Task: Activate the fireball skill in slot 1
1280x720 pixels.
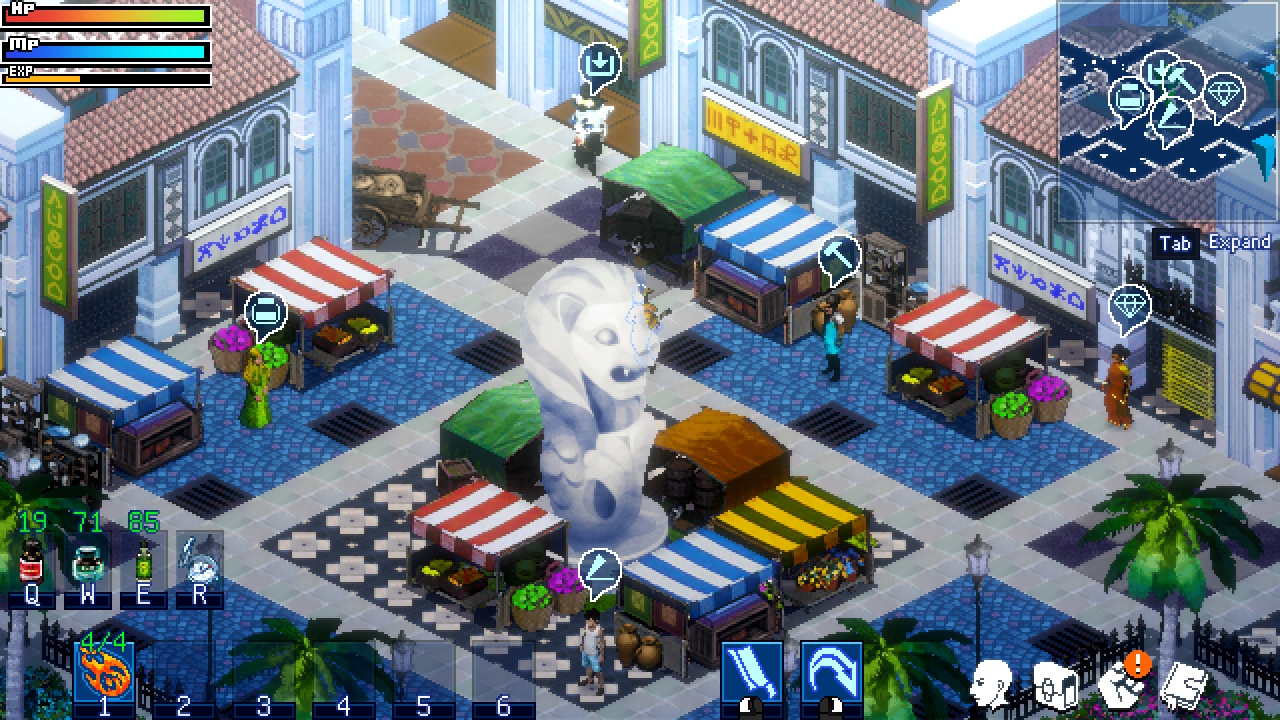Action: tap(104, 672)
